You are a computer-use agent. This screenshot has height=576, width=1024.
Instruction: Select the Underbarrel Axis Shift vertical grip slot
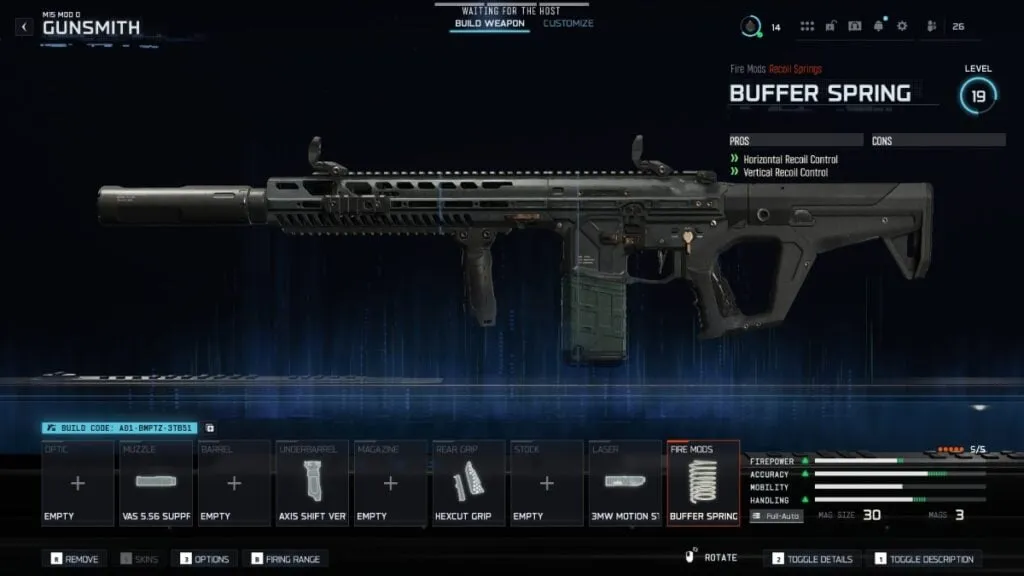tap(312, 483)
